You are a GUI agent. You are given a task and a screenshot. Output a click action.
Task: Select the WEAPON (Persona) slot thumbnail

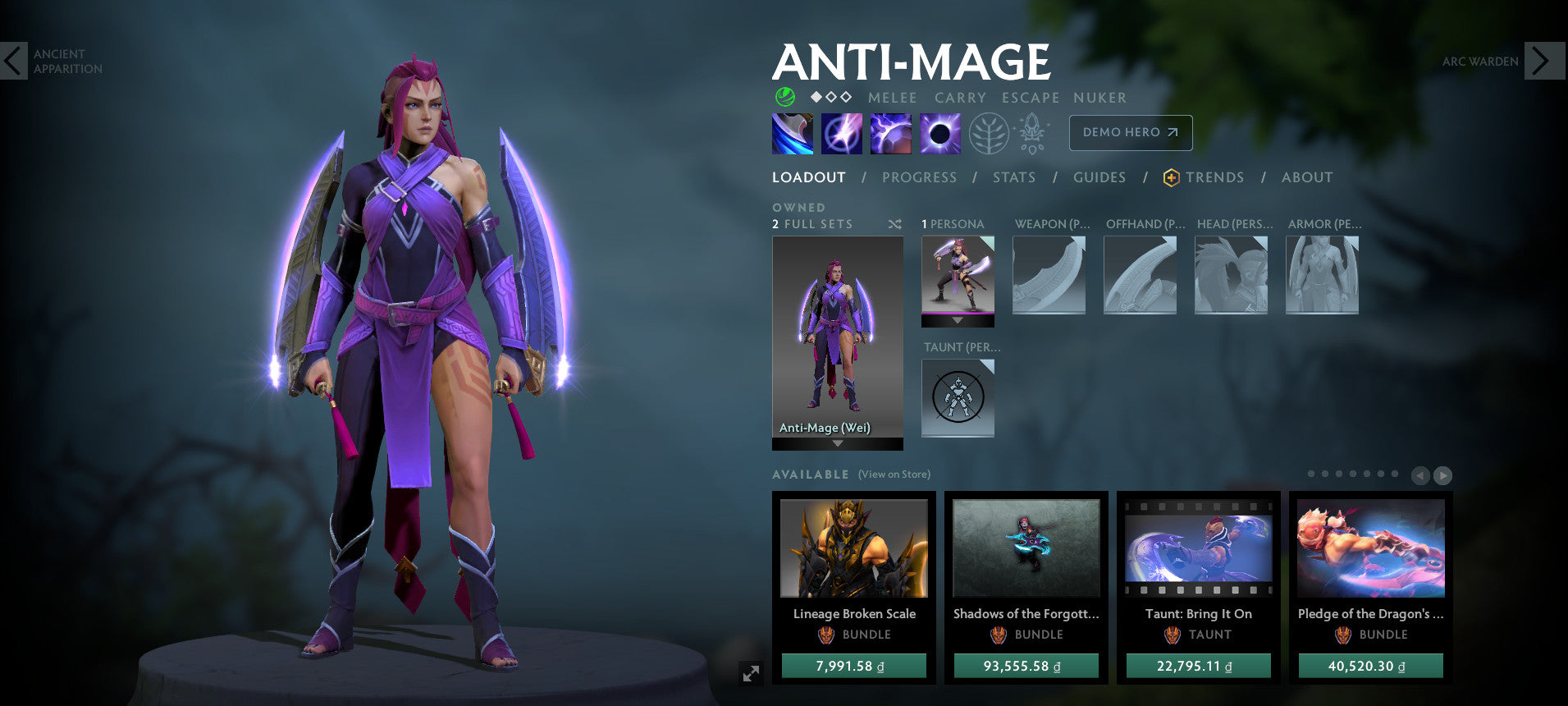1050,275
